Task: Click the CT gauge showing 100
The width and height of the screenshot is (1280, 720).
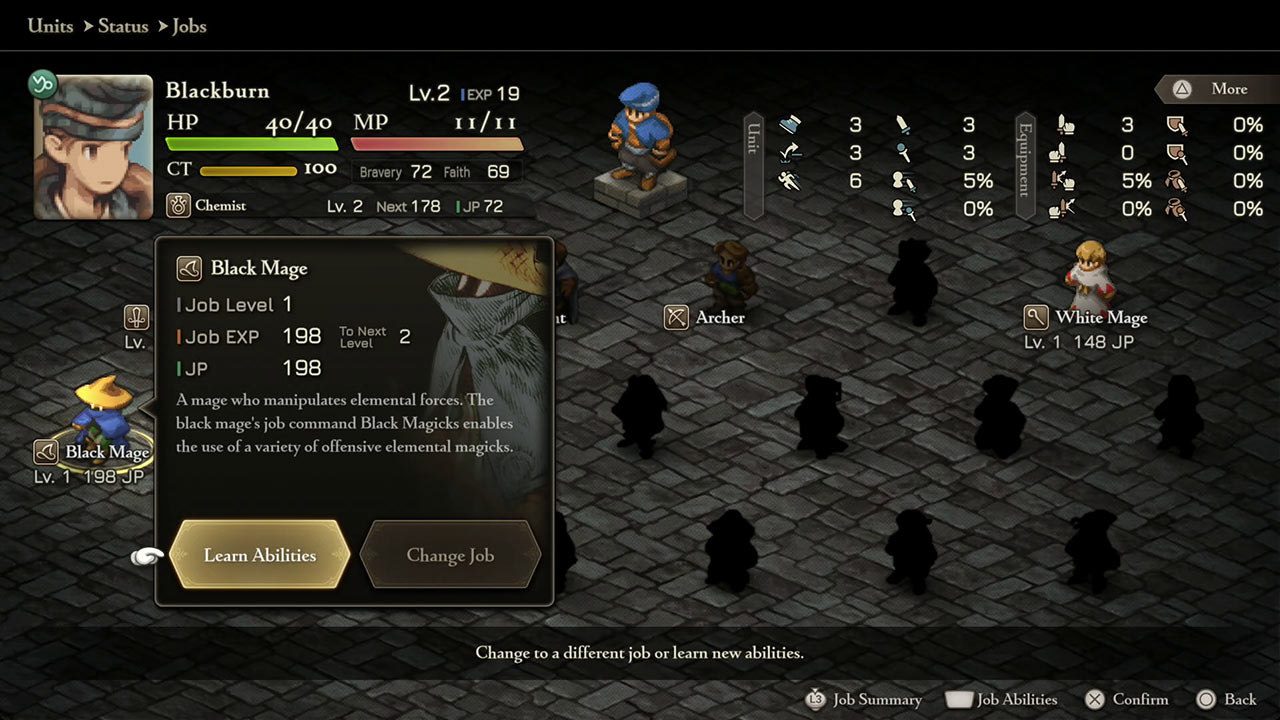Action: click(x=250, y=170)
